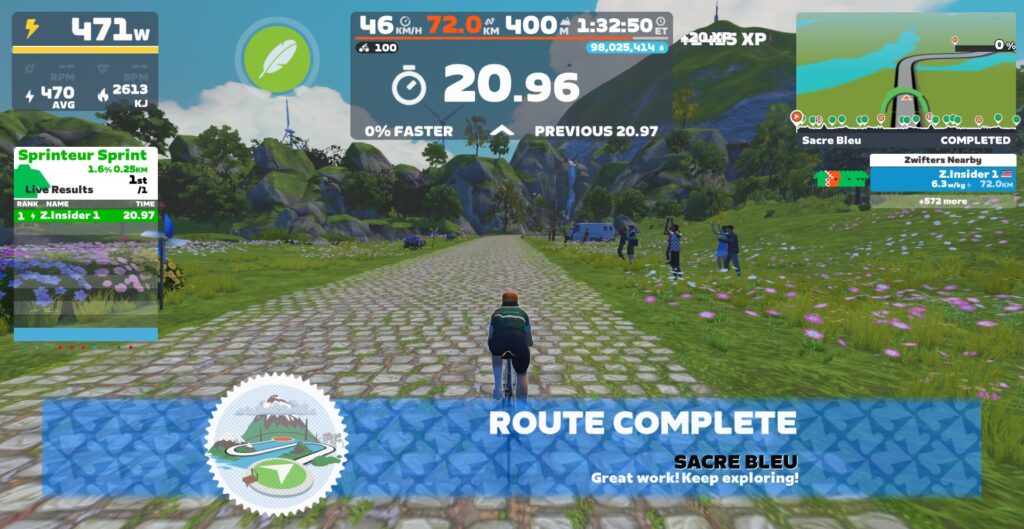Activate the feather powerup icon
This screenshot has width=1024, height=529.
click(277, 58)
